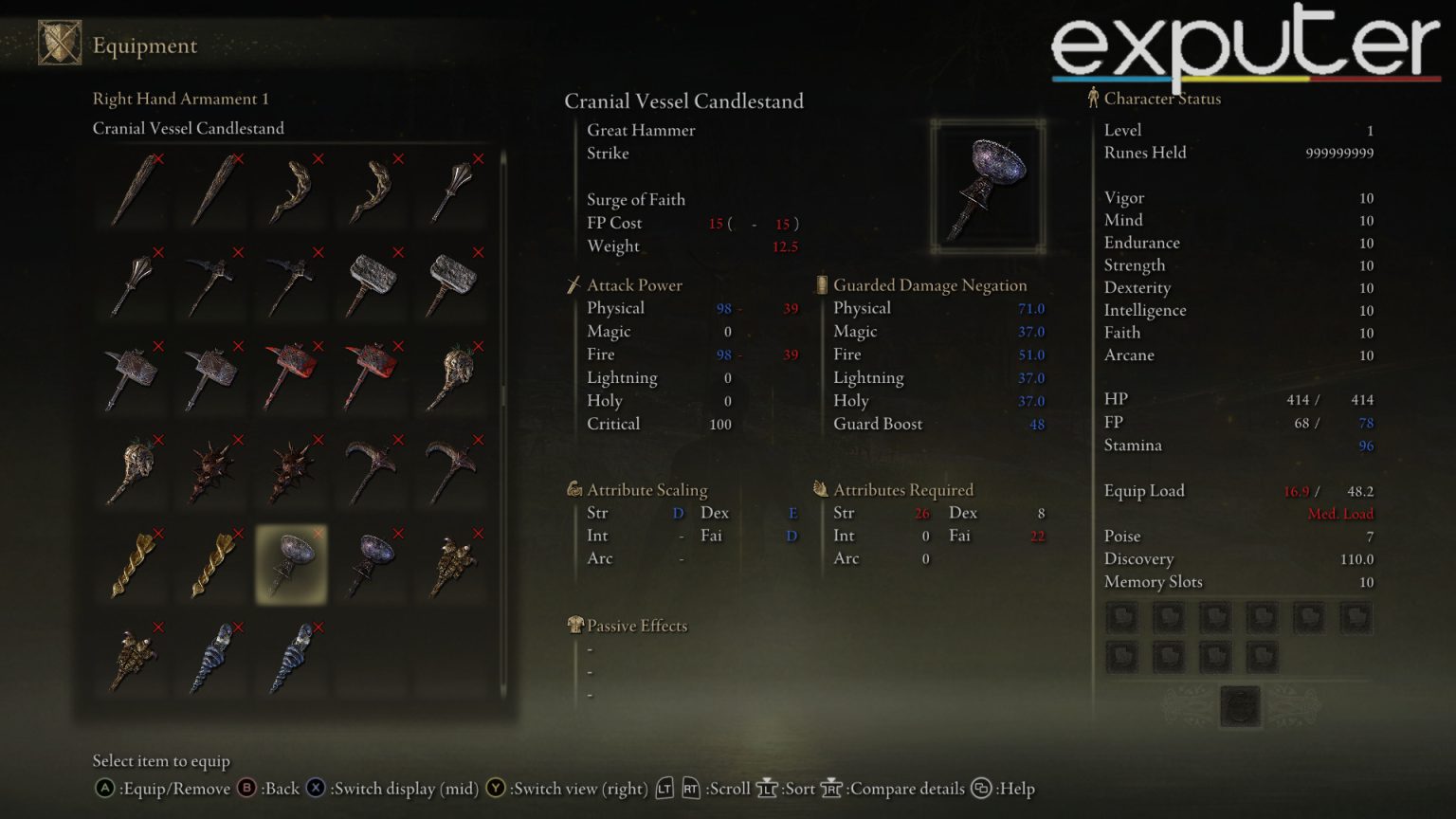Click the Attribute Scaling gauntlet icon
Image resolution: width=1456 pixels, height=819 pixels.
coord(574,489)
